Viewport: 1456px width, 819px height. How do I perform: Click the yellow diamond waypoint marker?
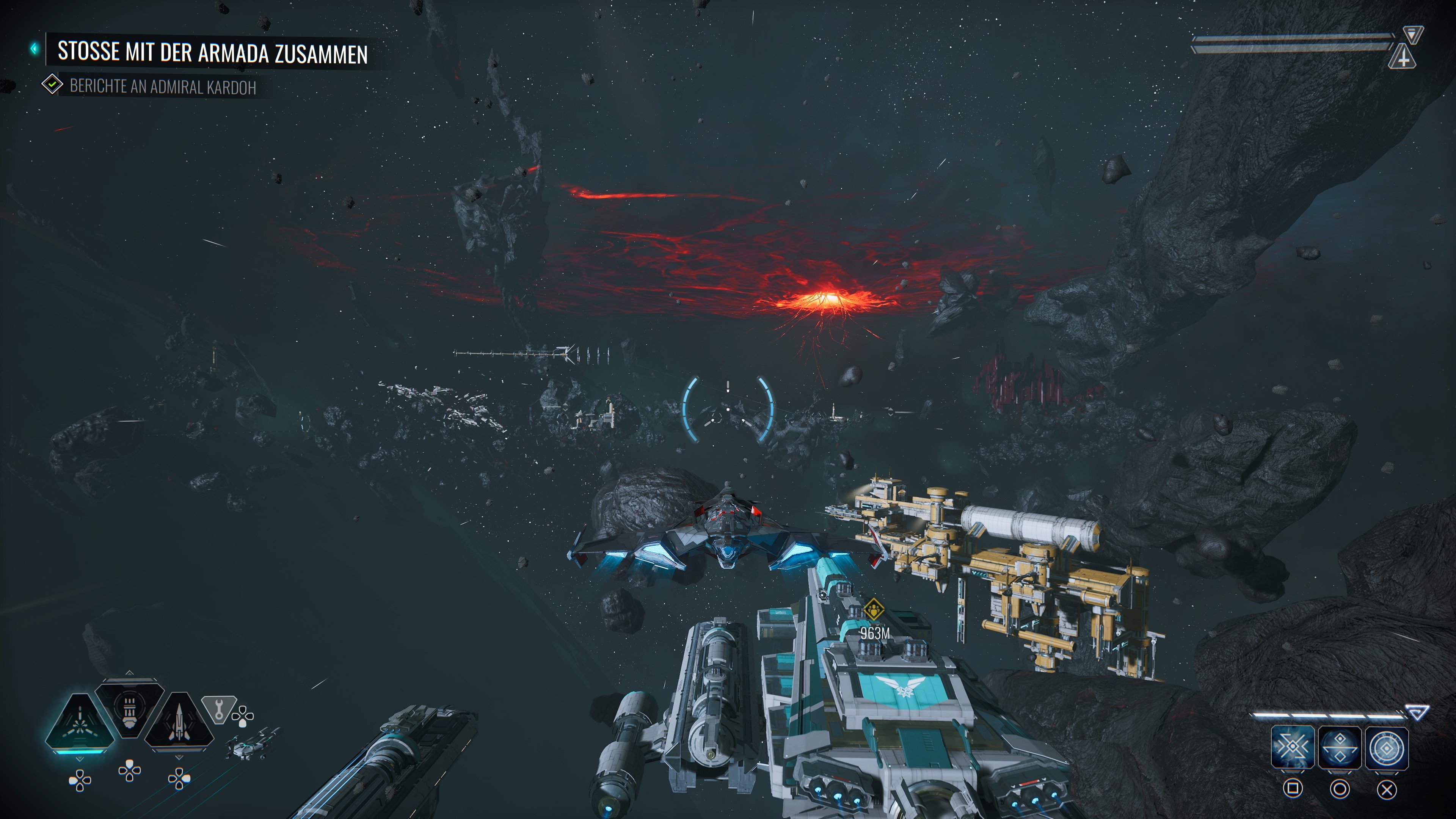point(874,610)
